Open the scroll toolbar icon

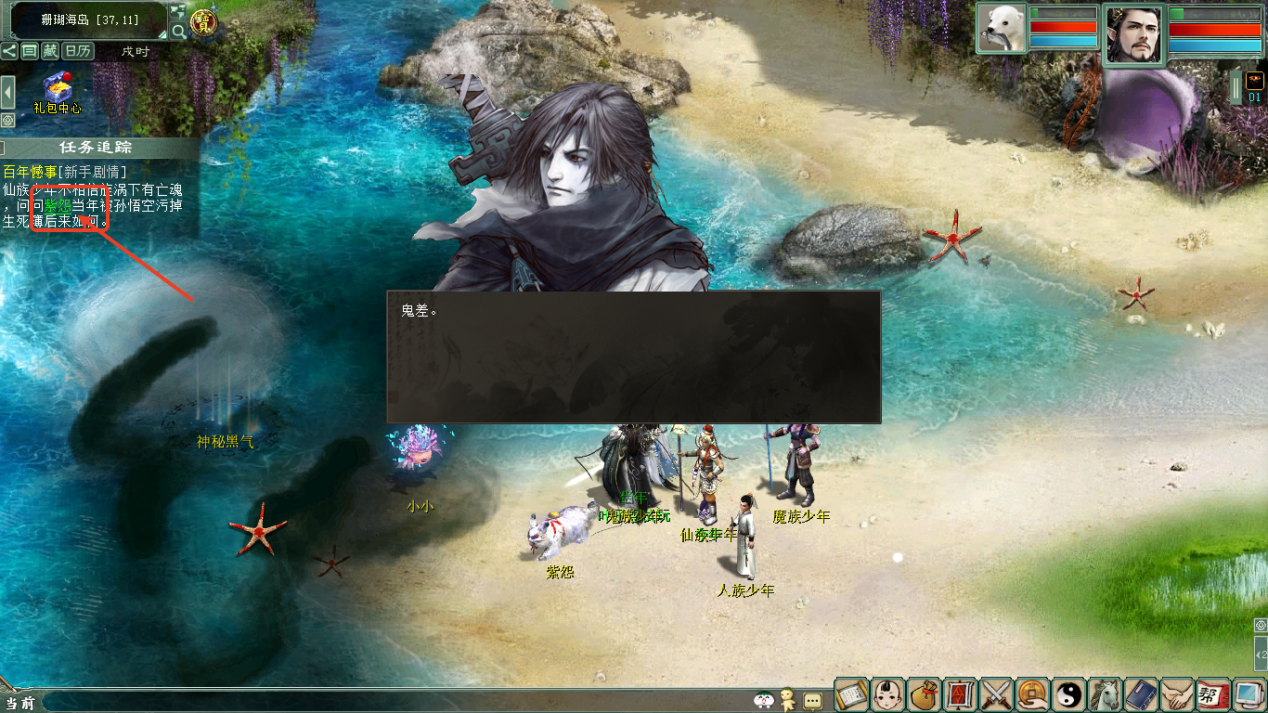pos(852,693)
